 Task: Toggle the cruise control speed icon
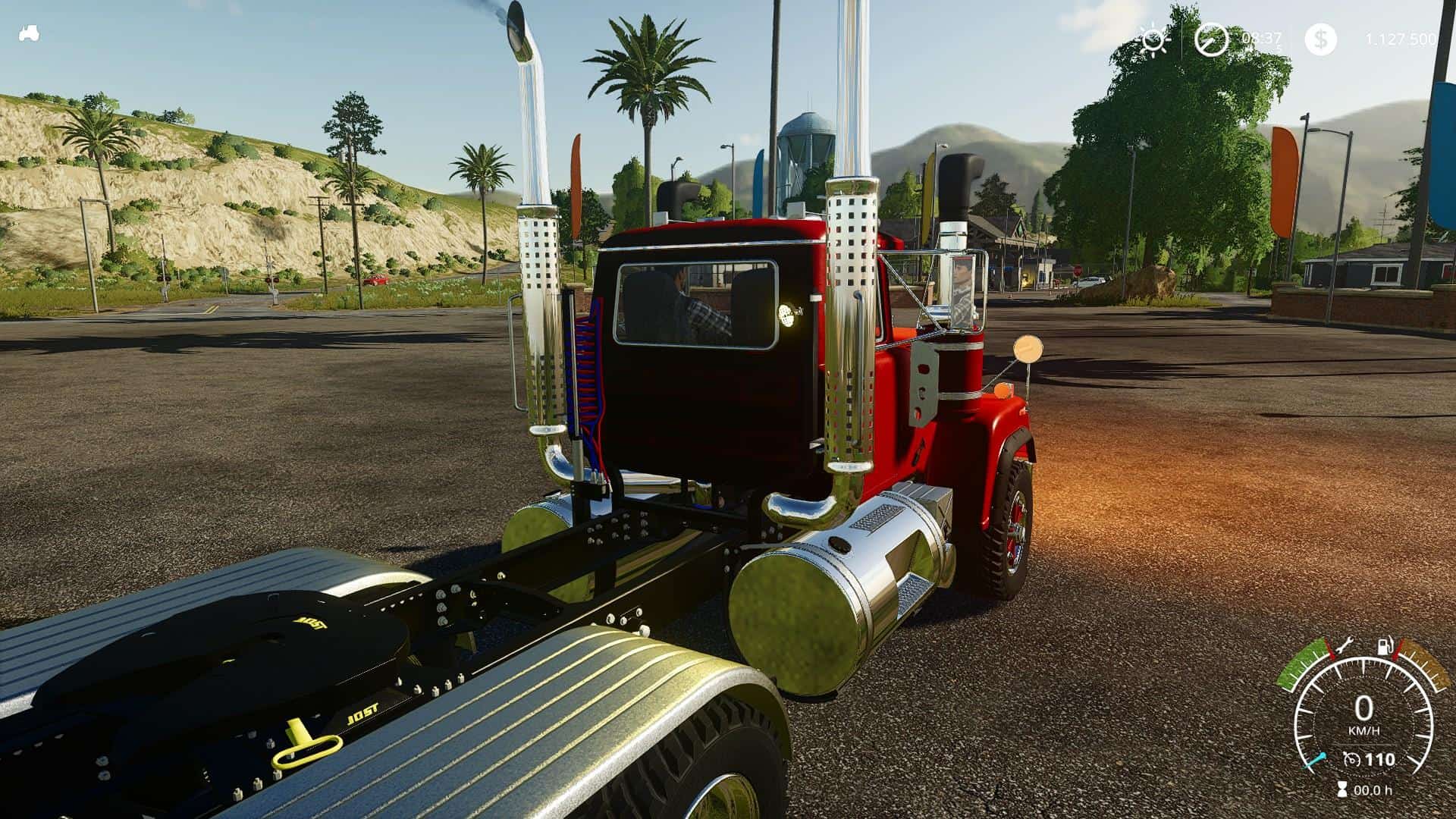point(1351,759)
